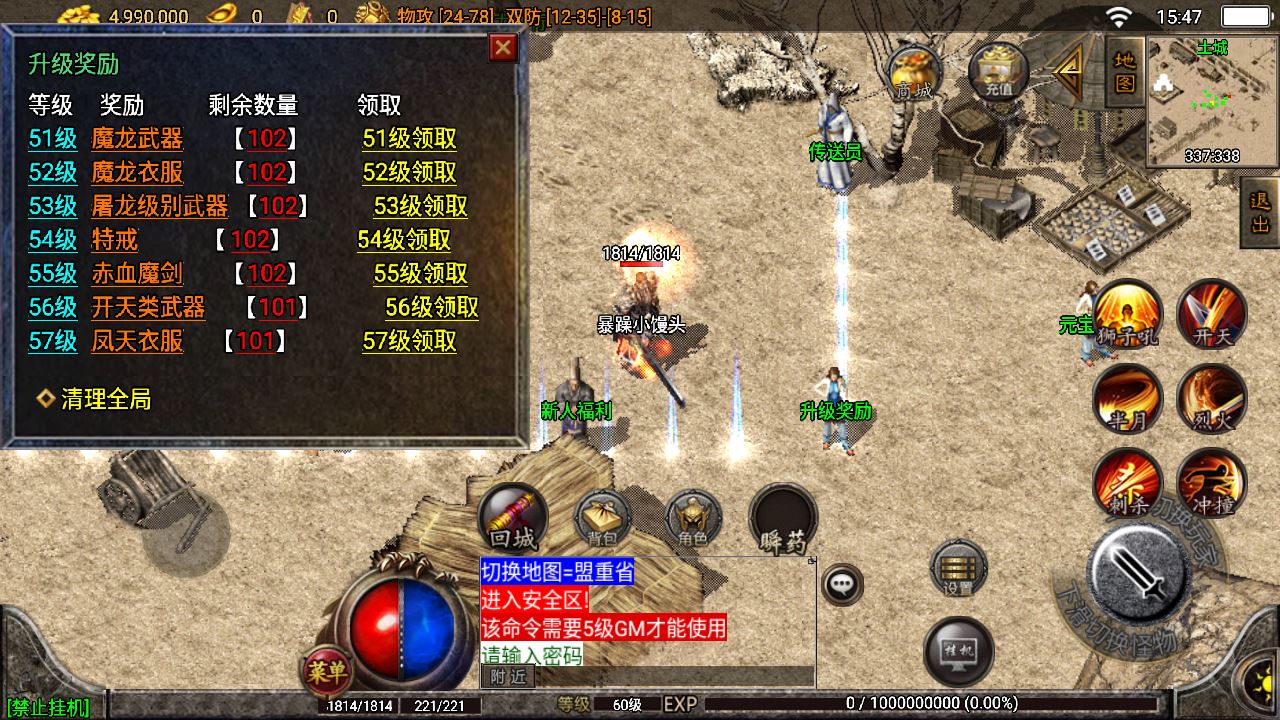Close the 升级奖励 reward panel
Image resolution: width=1280 pixels, height=720 pixels.
[x=503, y=47]
